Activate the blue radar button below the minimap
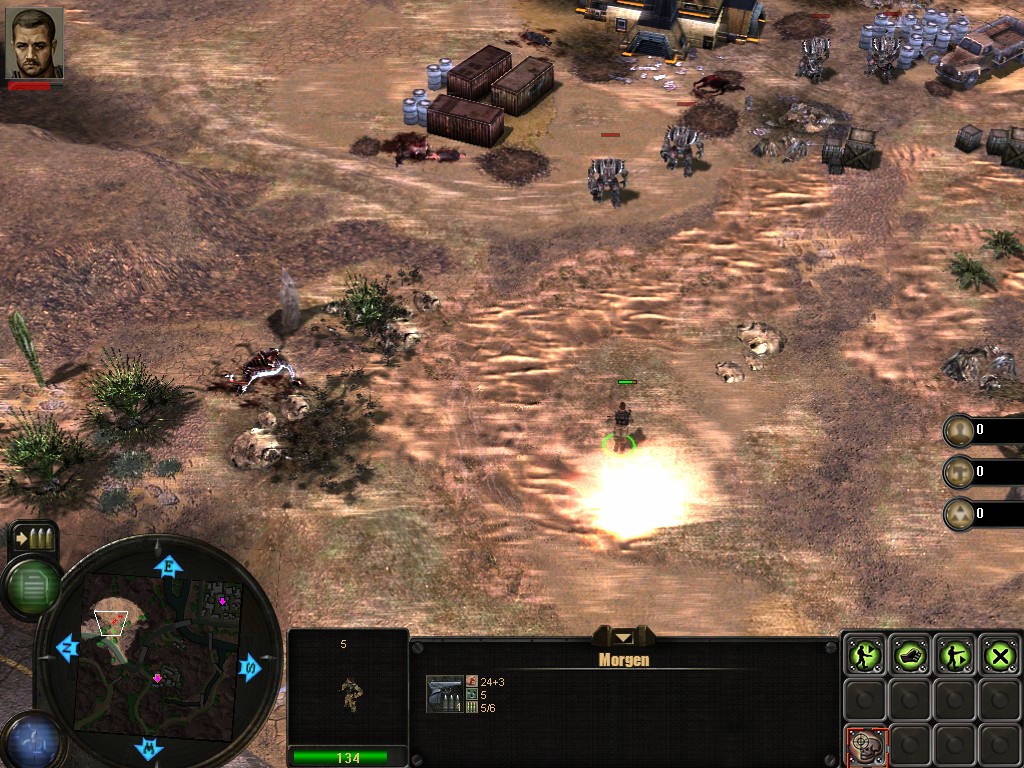 point(28,742)
